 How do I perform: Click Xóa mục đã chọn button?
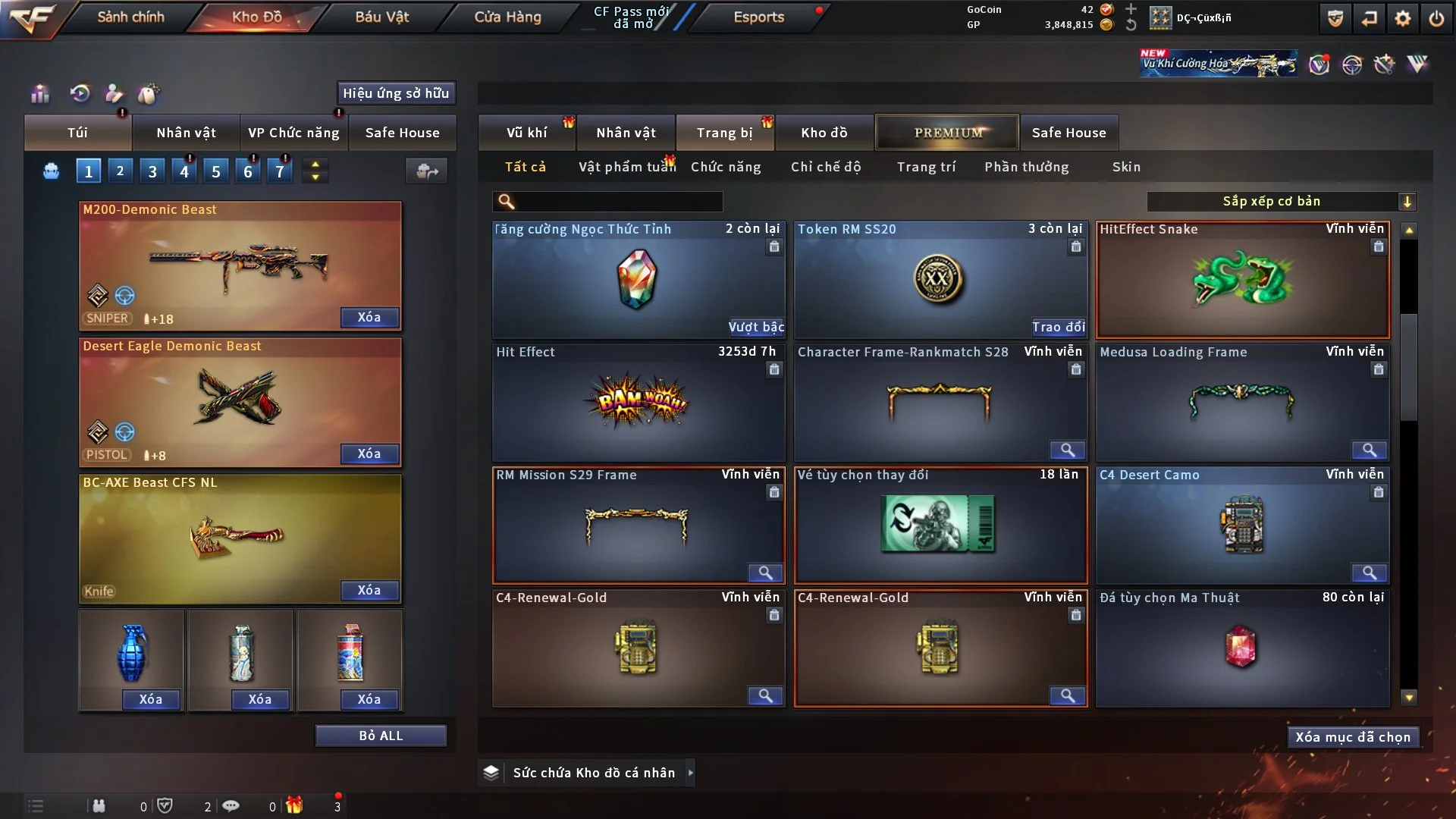coord(1352,737)
